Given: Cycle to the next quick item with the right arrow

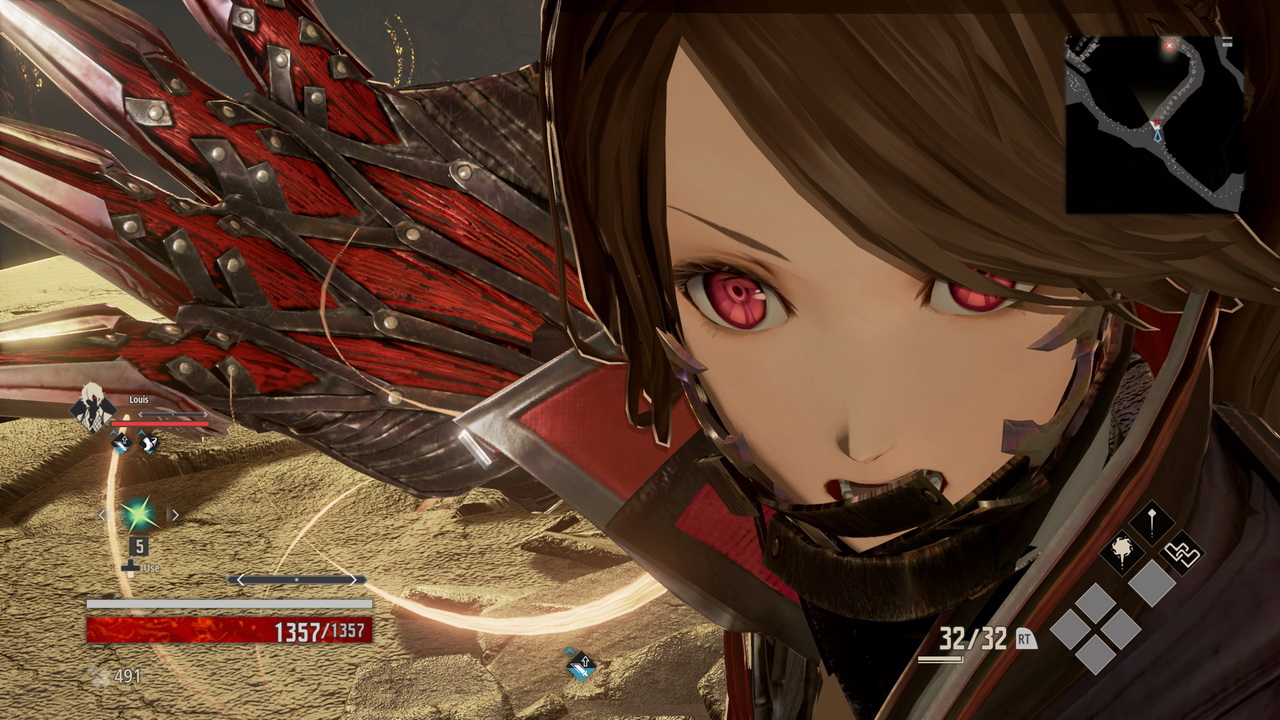Looking at the screenshot, I should click(175, 515).
